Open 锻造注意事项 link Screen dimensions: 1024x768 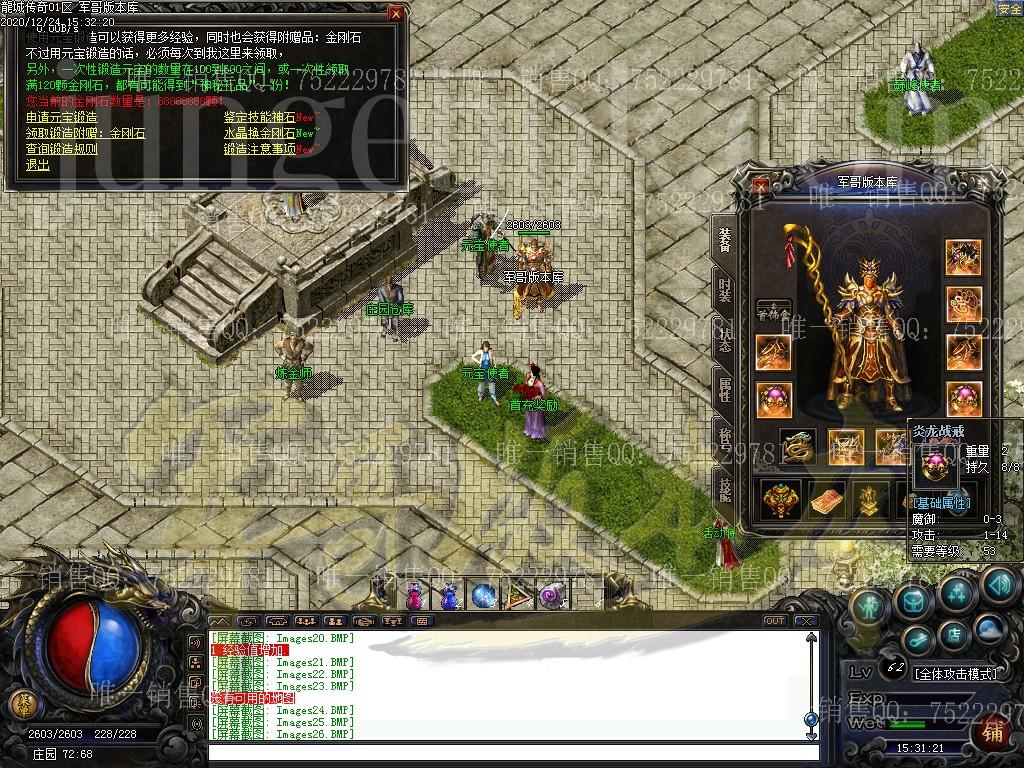[259, 149]
